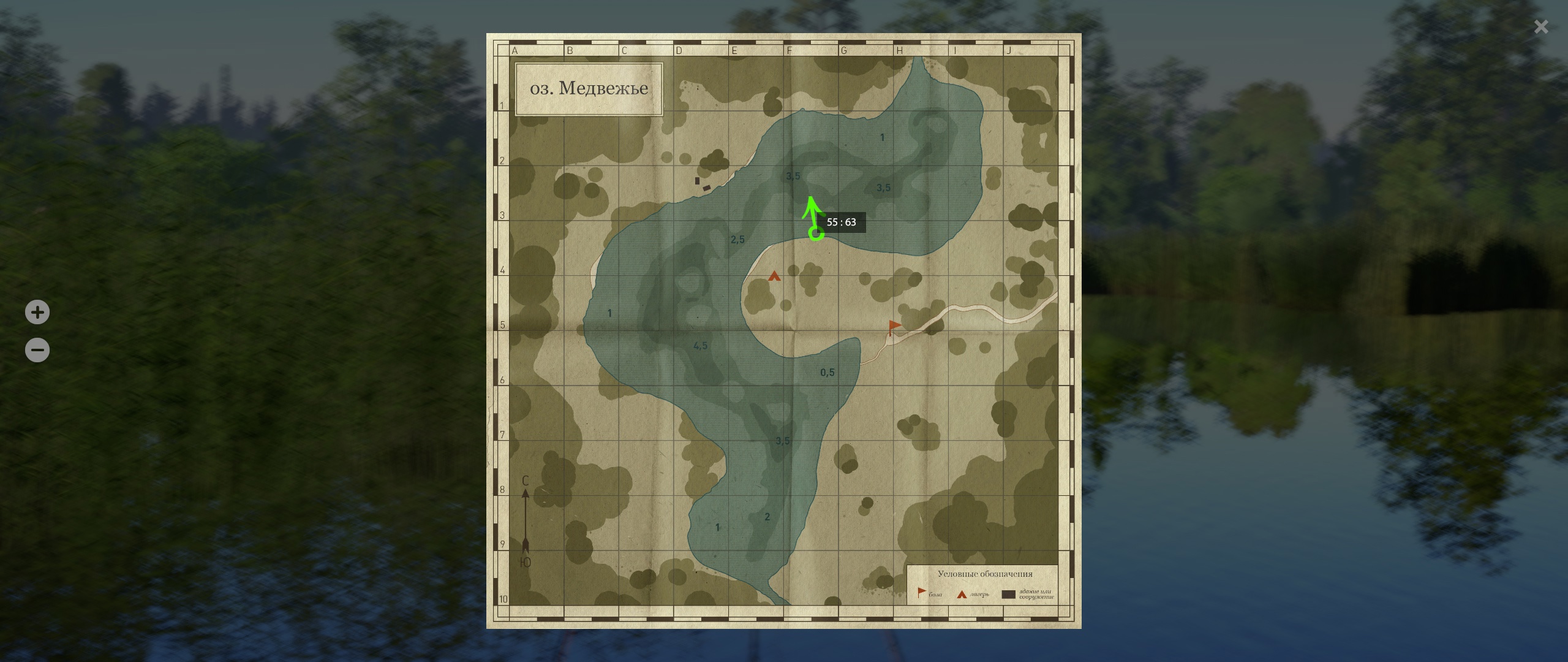
Task: Click the green player position marker
Action: pyautogui.click(x=816, y=233)
